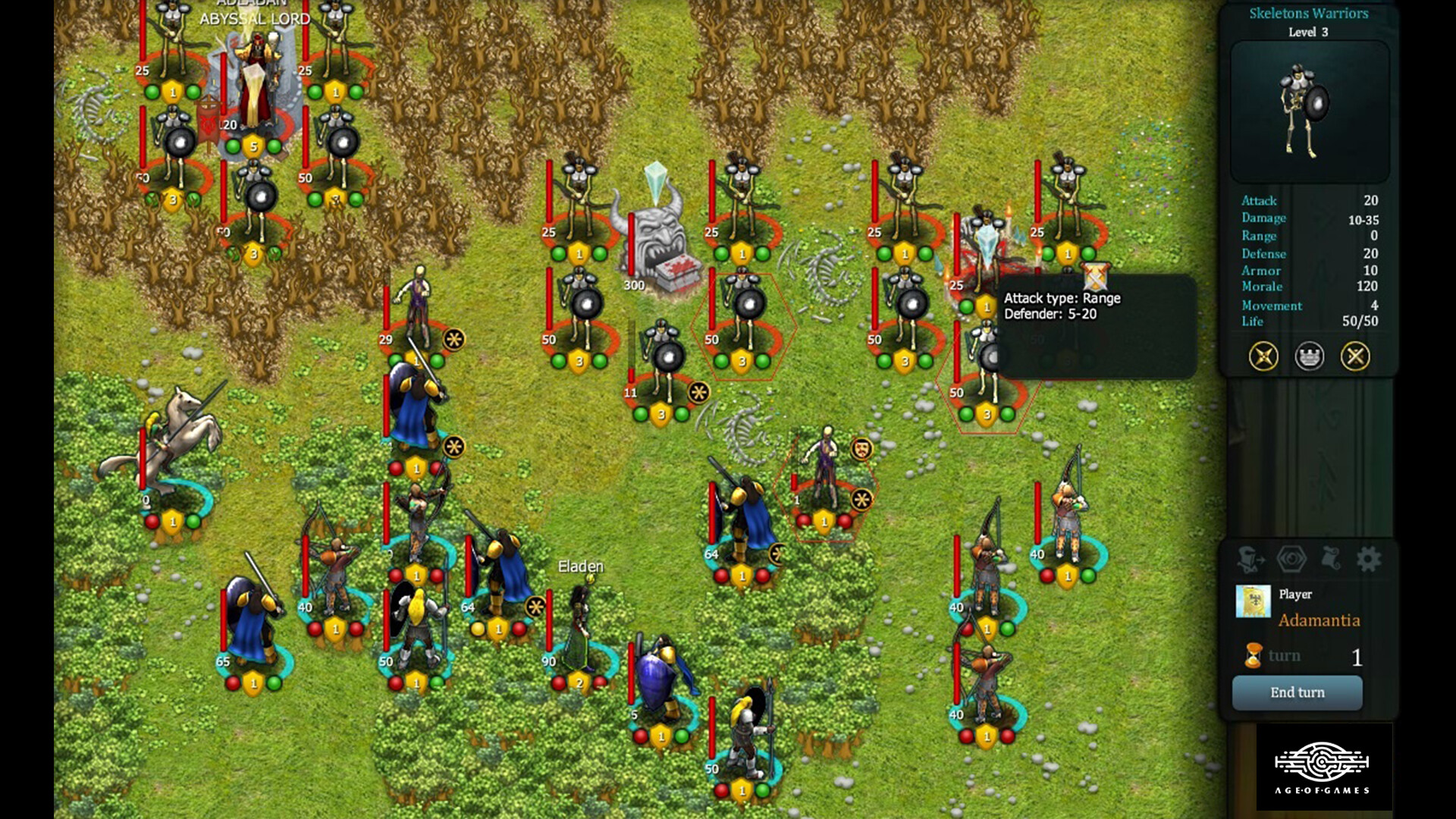Click the Adlaban Abyssal Lord banner unit
Screen dimensions: 1456x819
point(256,83)
